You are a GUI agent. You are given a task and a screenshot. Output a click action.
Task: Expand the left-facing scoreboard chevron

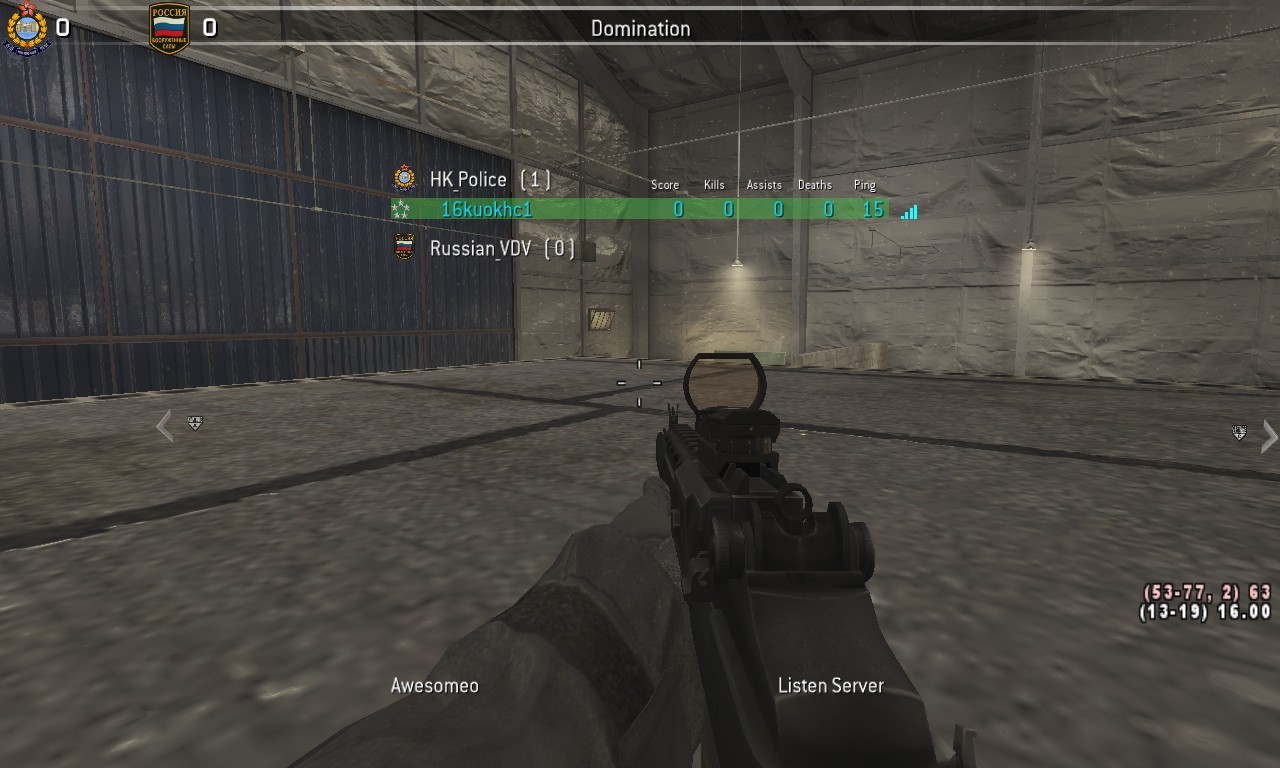(x=163, y=426)
